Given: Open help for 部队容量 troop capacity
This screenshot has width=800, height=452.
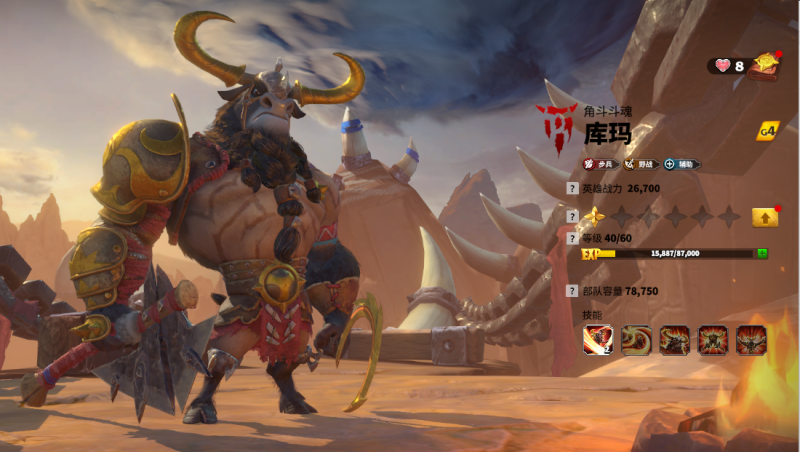Looking at the screenshot, I should coord(572,291).
